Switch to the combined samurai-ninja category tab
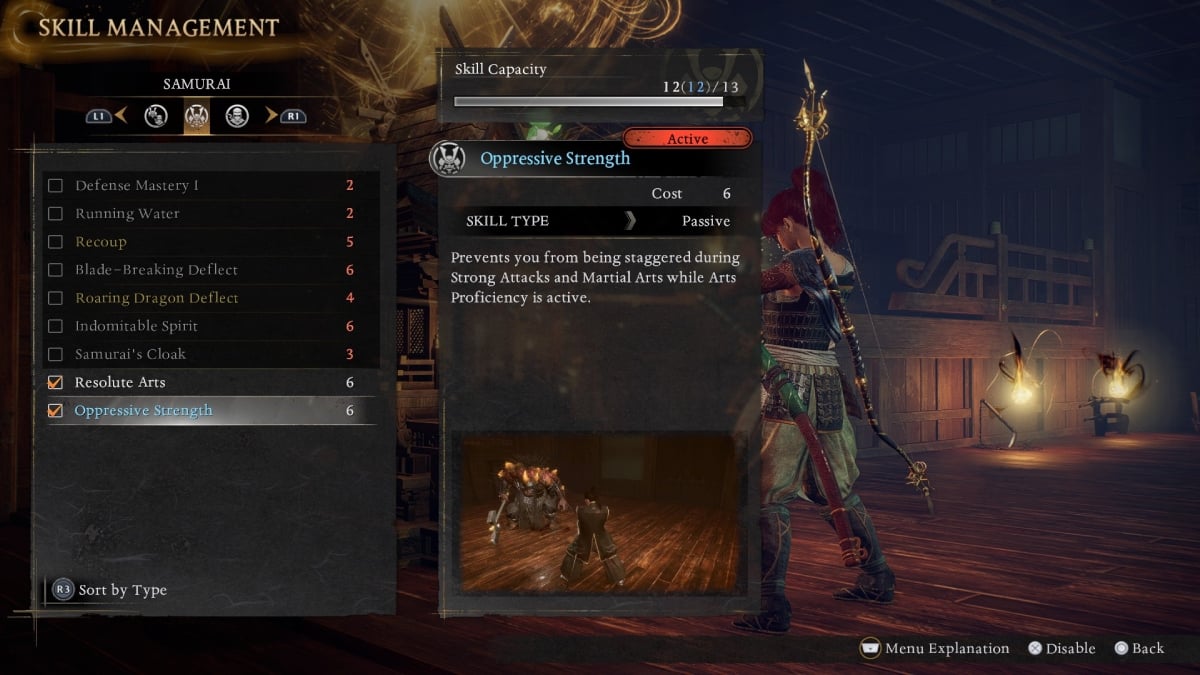Screen dimensions: 1200x675 click(x=156, y=117)
